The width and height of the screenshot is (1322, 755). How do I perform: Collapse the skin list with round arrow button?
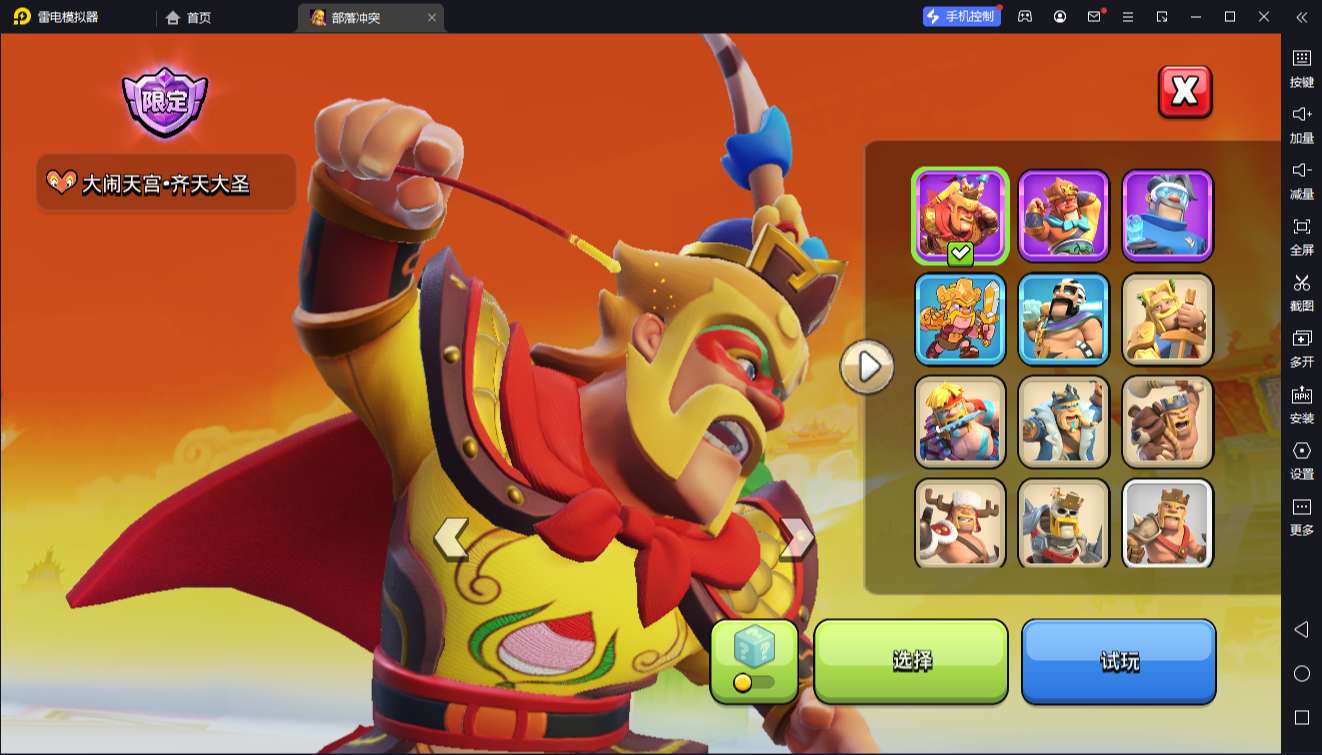866,366
